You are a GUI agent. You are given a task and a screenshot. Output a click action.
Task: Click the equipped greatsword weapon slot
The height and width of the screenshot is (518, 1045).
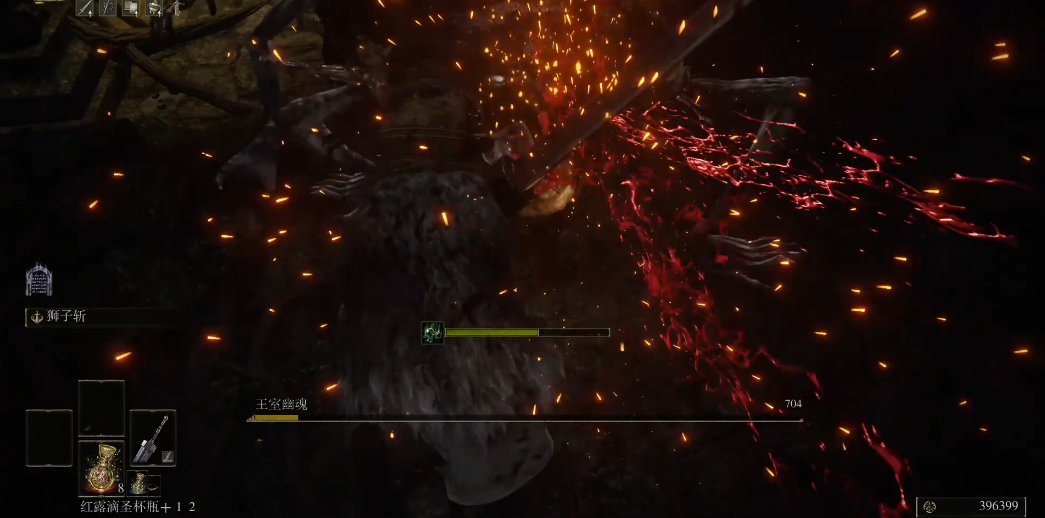tap(152, 438)
